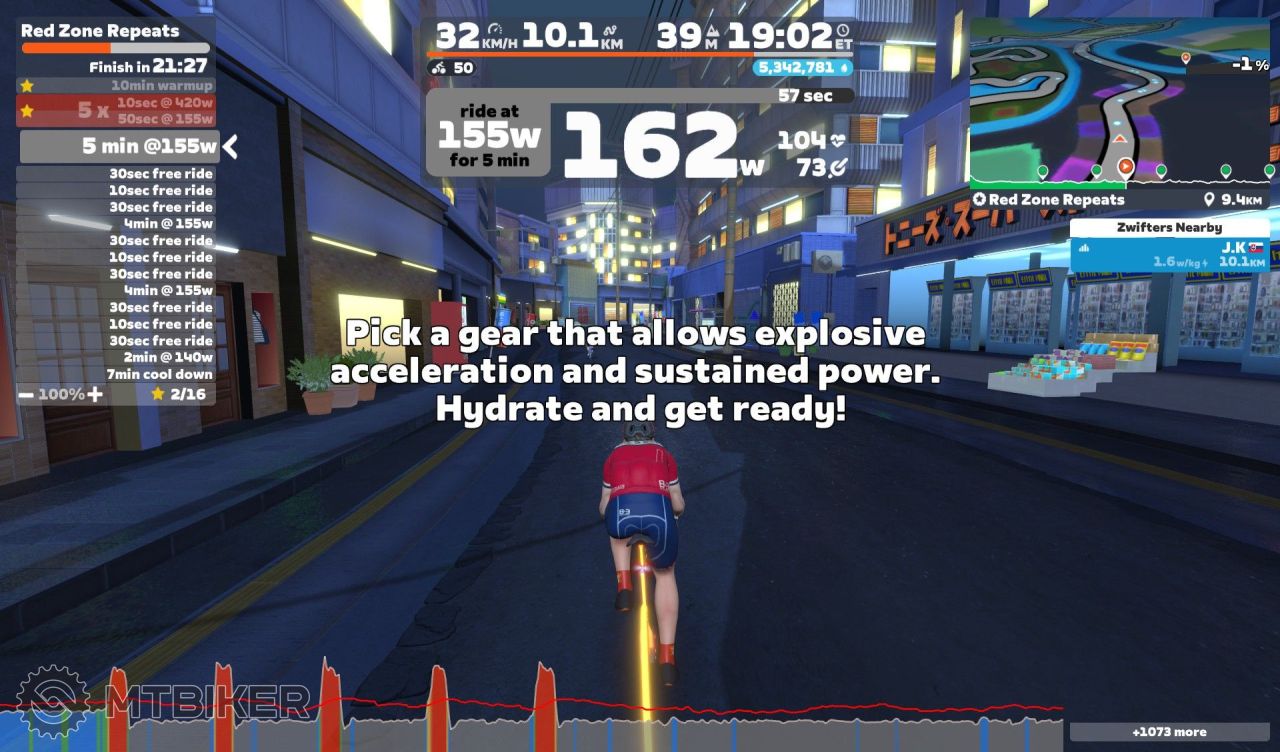Viewport: 1280px width, 752px height.
Task: Click the 10min warmup step
Action: (160, 86)
